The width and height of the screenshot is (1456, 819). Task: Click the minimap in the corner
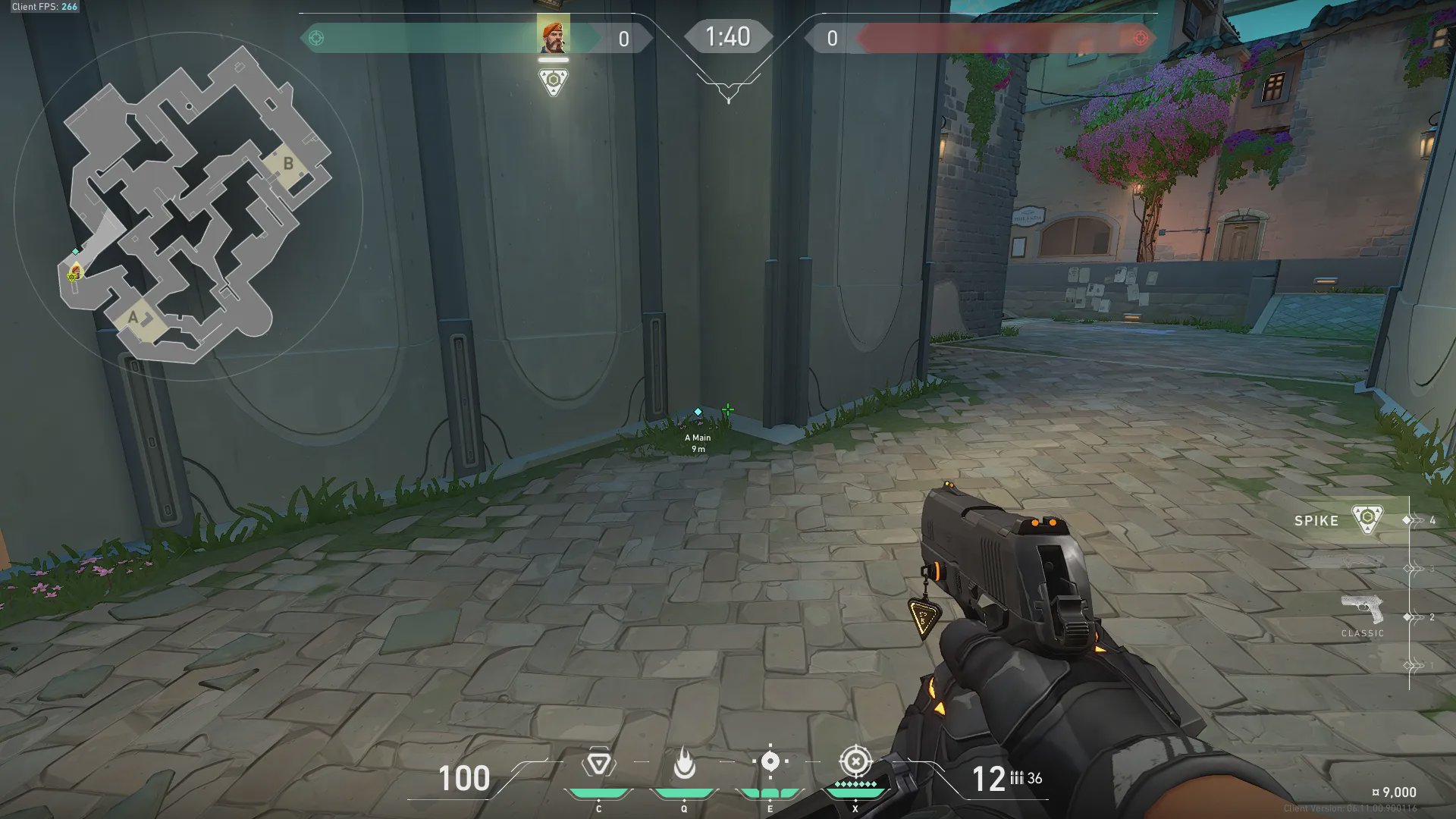(x=190, y=205)
